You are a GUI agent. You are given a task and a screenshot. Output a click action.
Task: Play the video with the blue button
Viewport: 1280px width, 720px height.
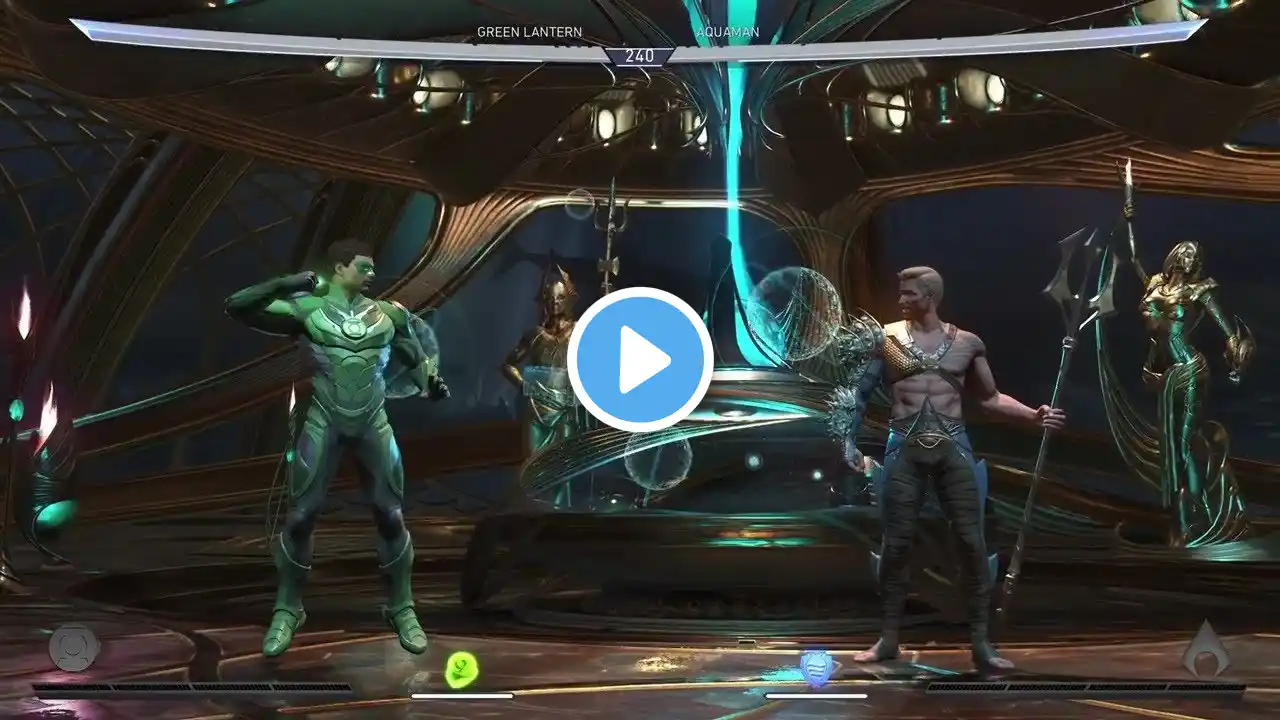point(640,359)
